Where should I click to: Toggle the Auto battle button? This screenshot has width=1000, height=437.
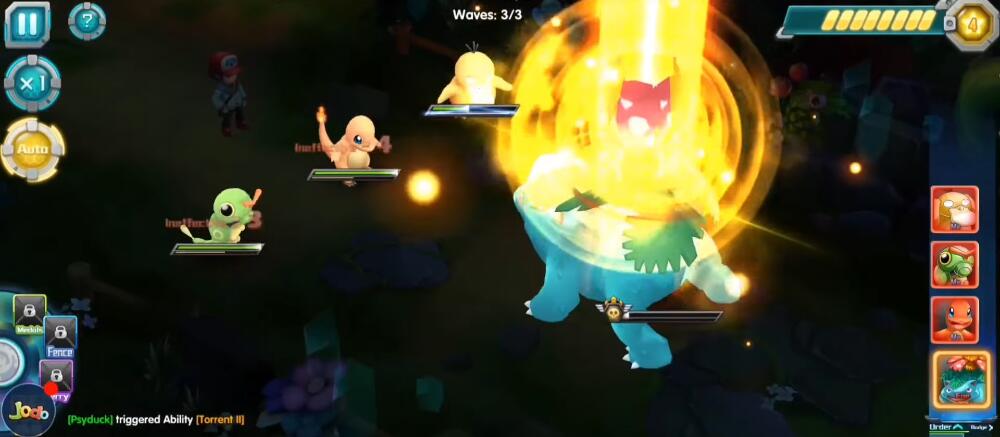coord(32,150)
